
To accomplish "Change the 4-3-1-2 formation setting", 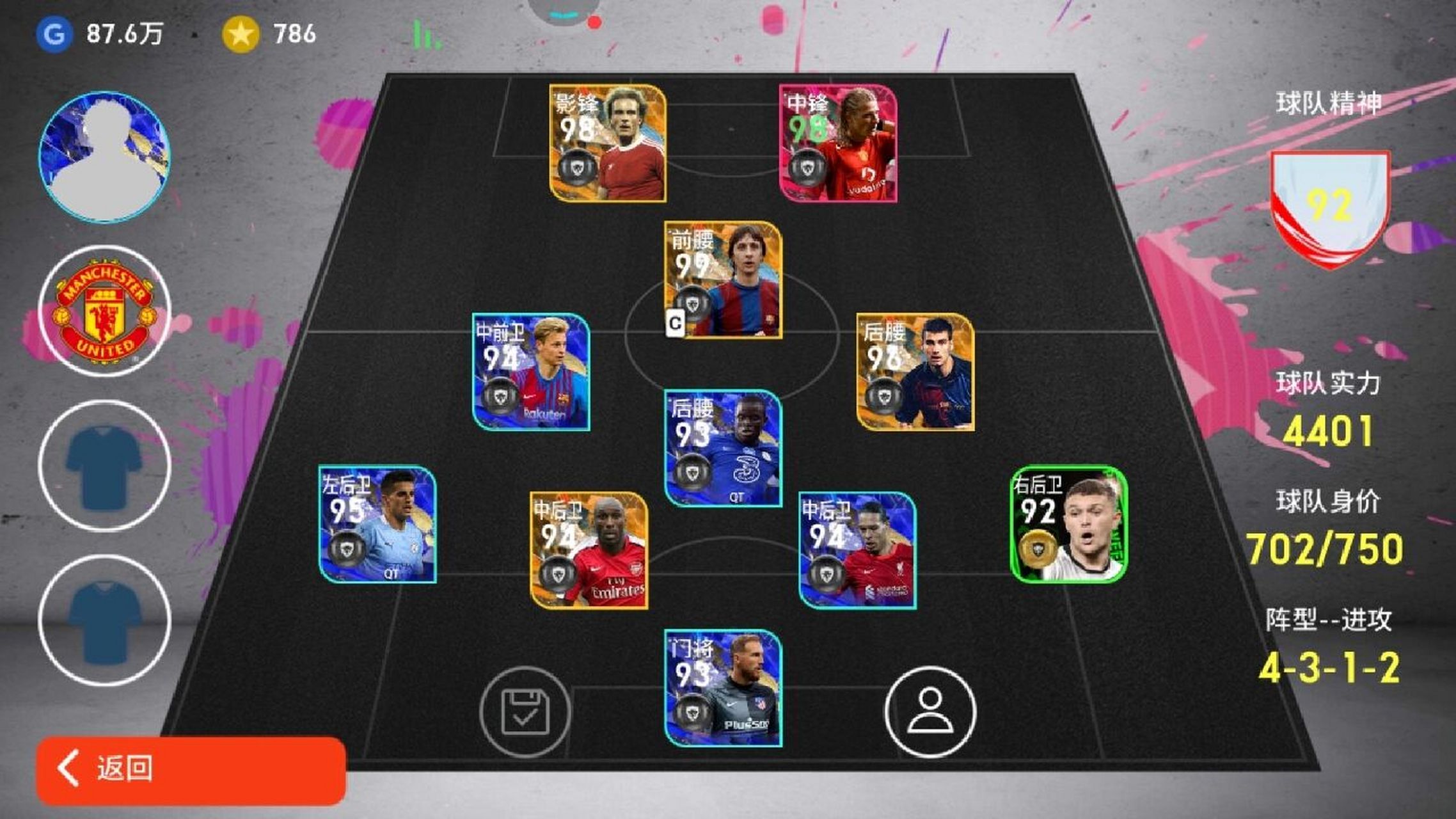I will click(x=1329, y=668).
